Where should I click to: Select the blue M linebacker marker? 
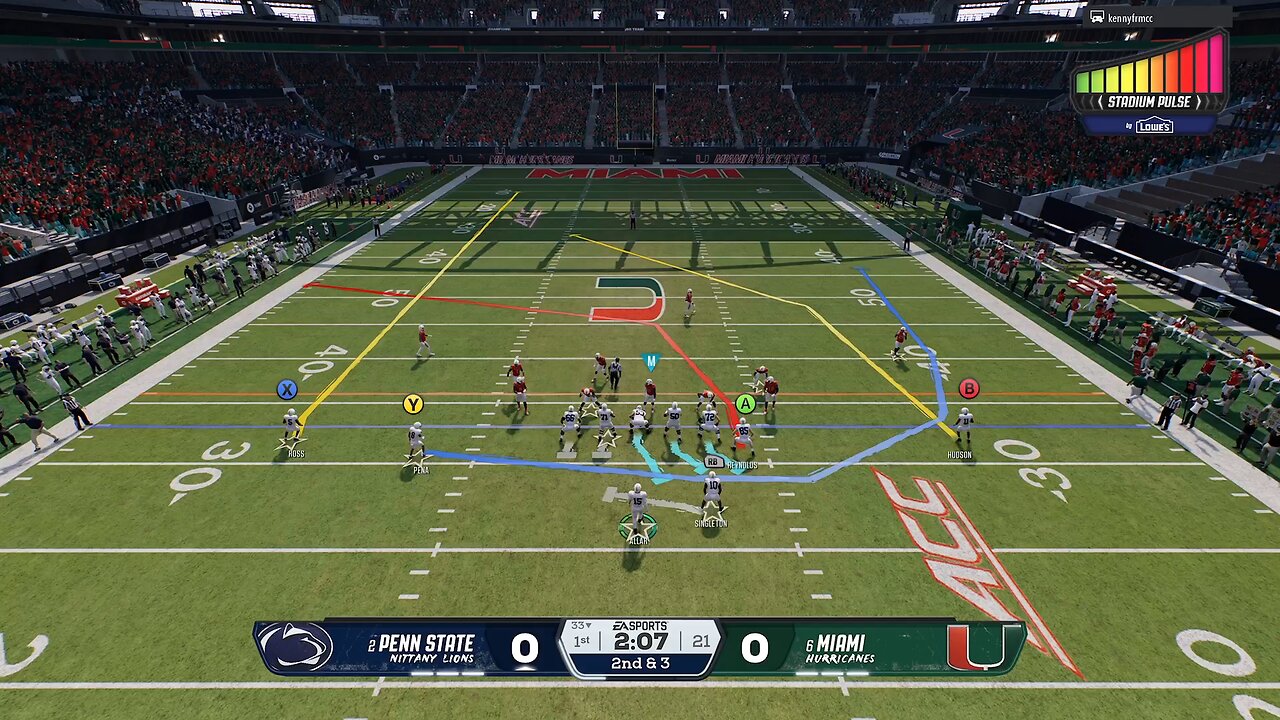pyautogui.click(x=651, y=362)
